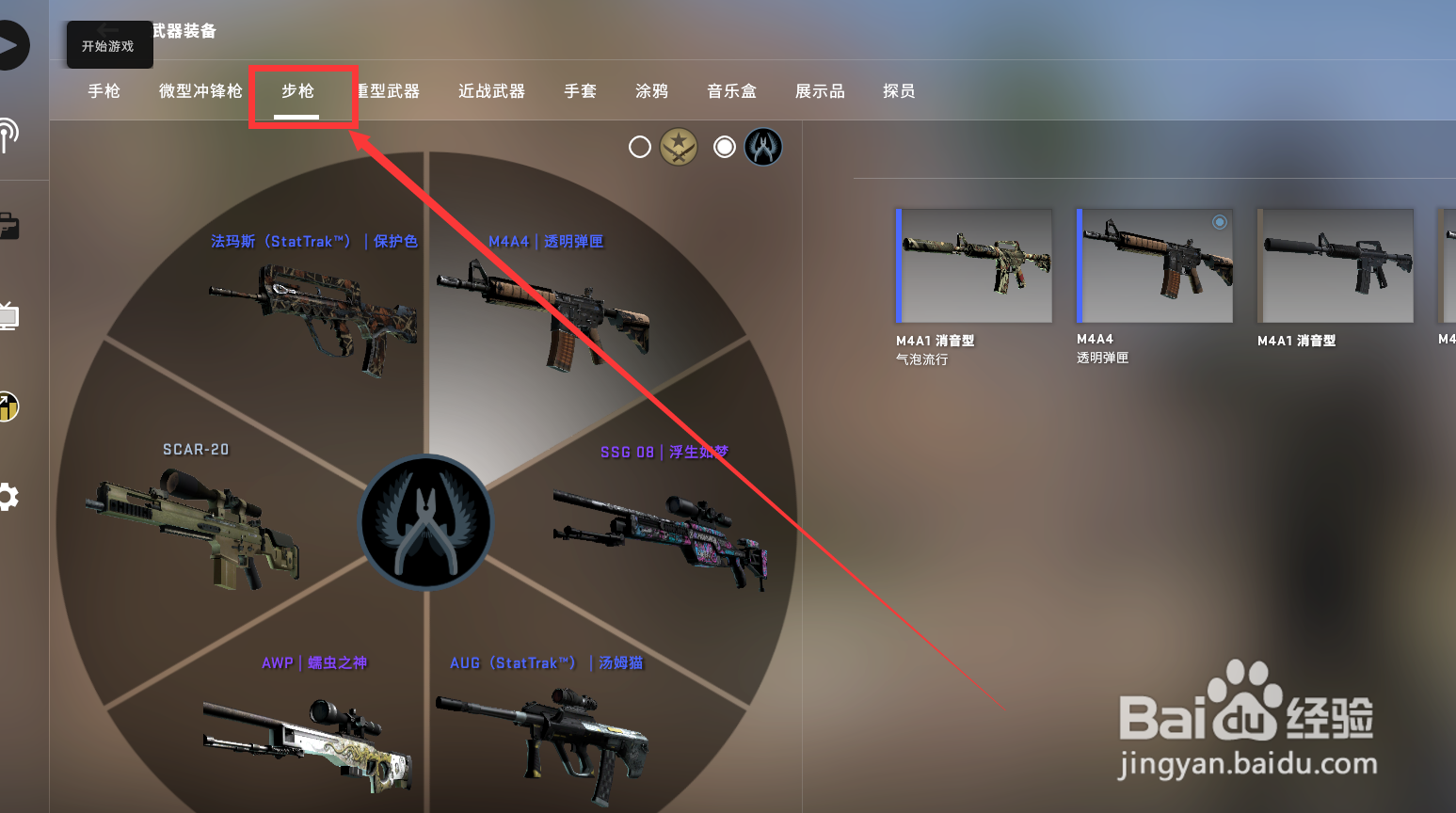The height and width of the screenshot is (813, 1456).
Task: Select the M4A4 透明弹匣 thumbnail
Action: click(1153, 266)
